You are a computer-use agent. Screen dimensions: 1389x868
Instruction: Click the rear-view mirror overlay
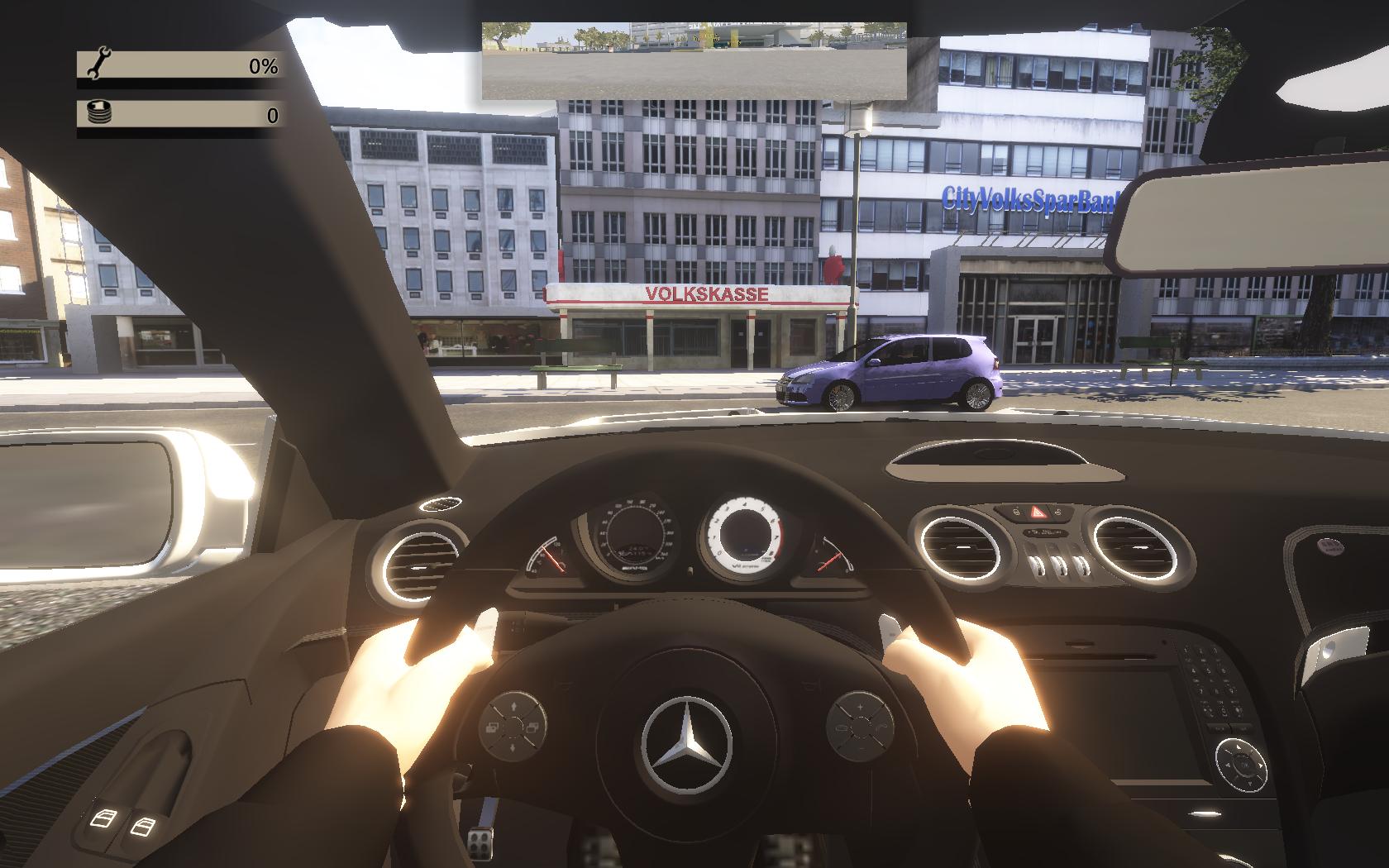point(694,60)
